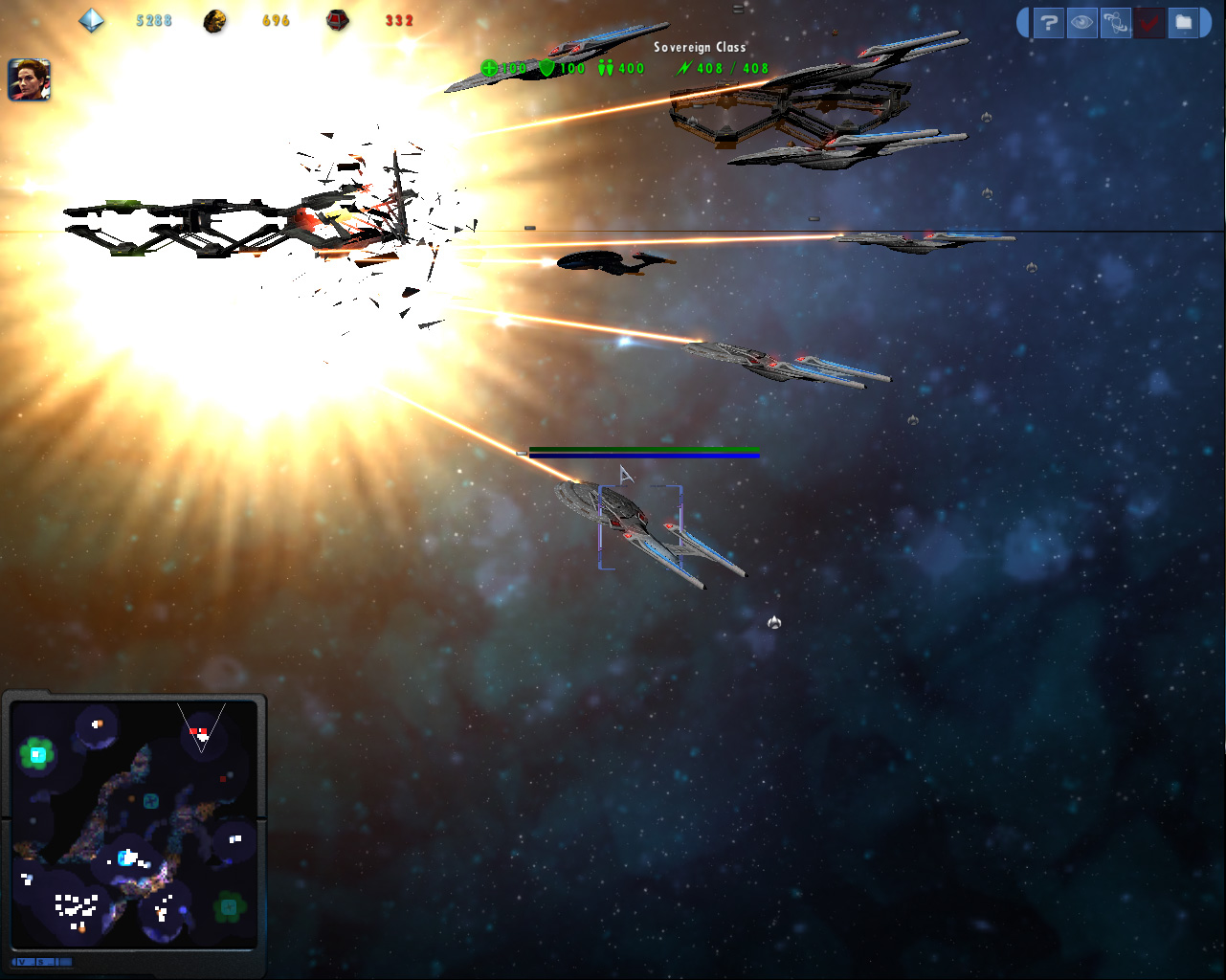Click the green nebula on the minimap
Screen dimensions: 1226x980
(37, 755)
